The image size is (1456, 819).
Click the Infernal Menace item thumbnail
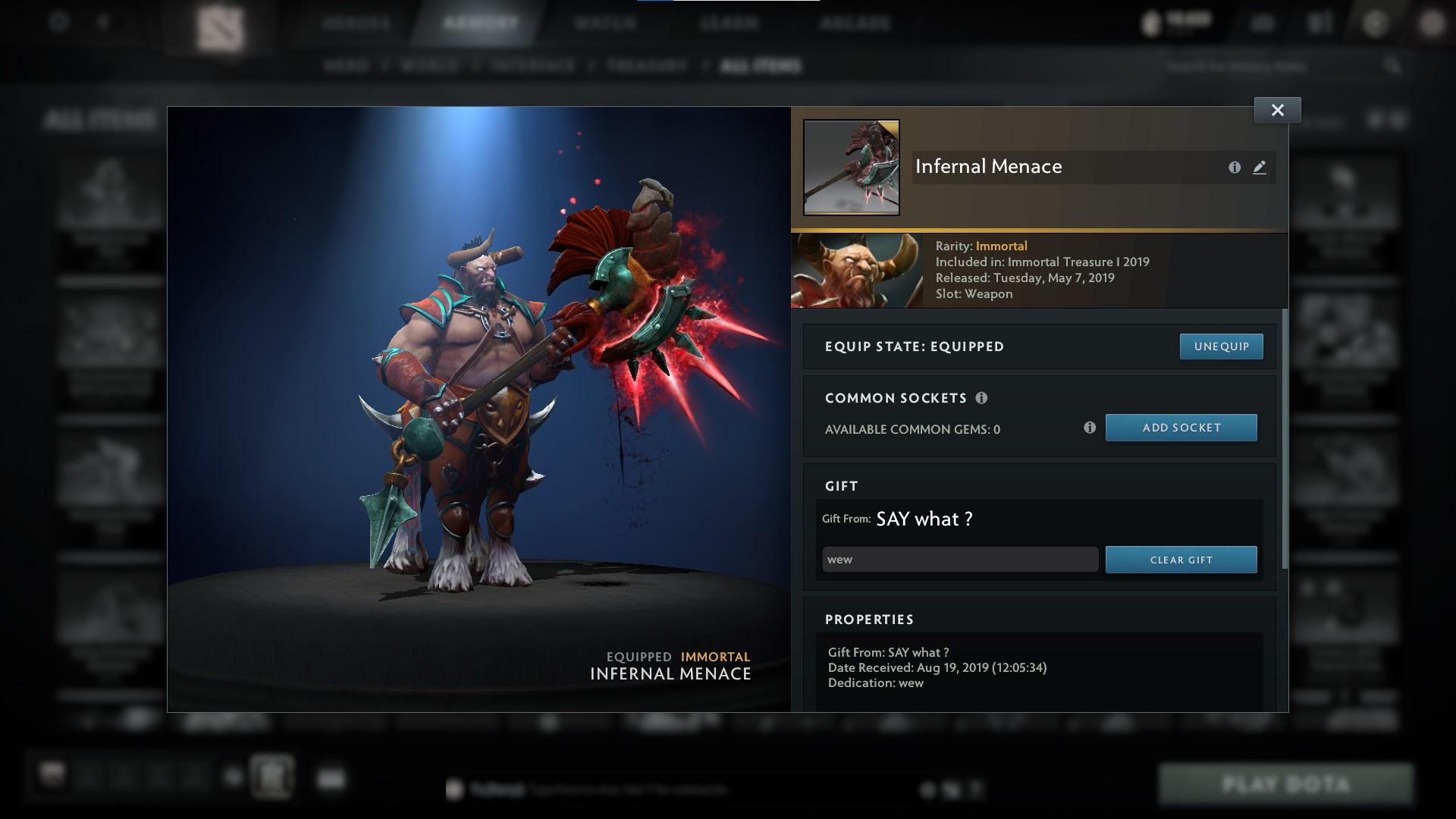pyautogui.click(x=851, y=168)
